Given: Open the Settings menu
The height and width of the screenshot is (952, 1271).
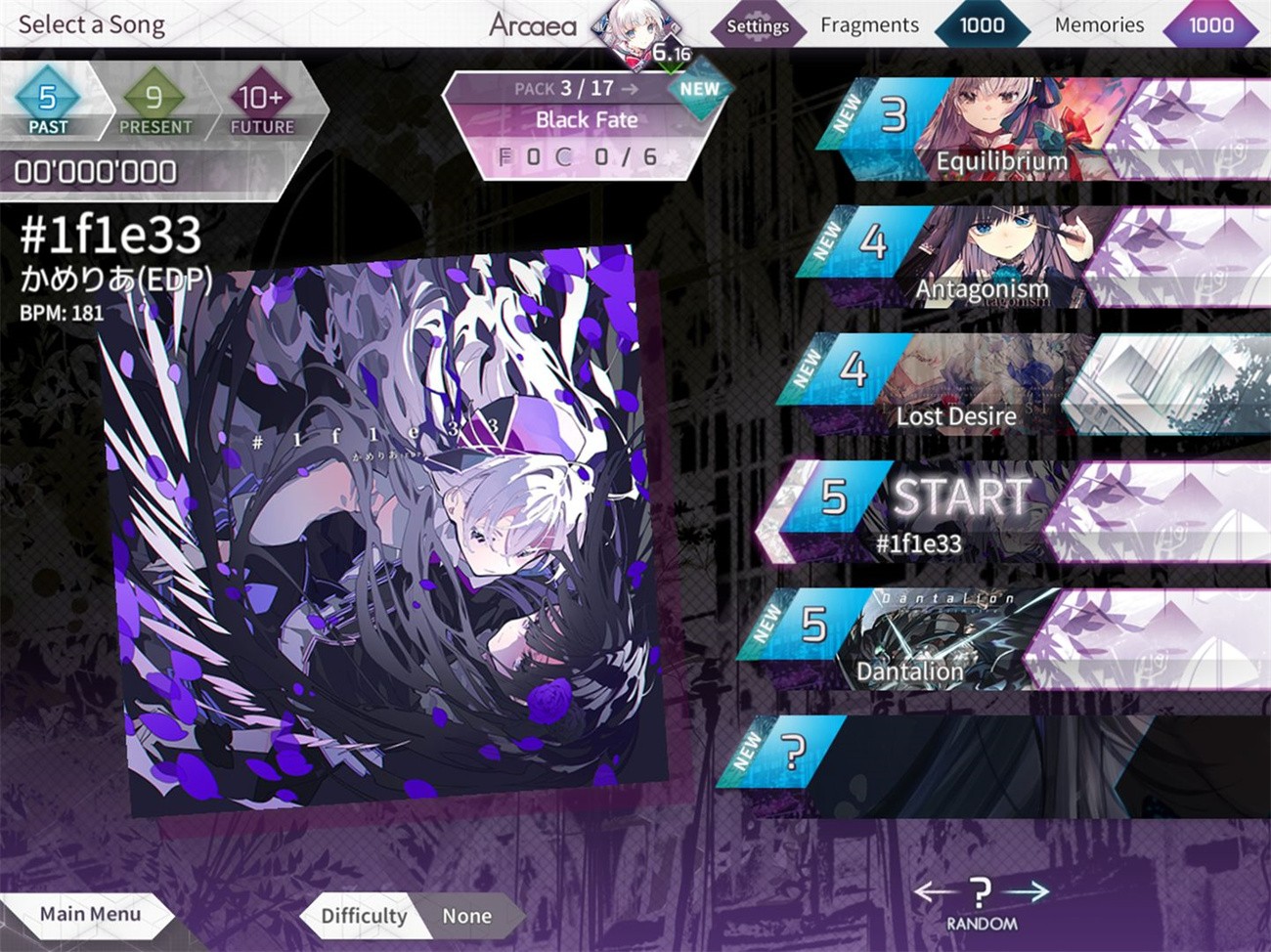Looking at the screenshot, I should pos(758,27).
